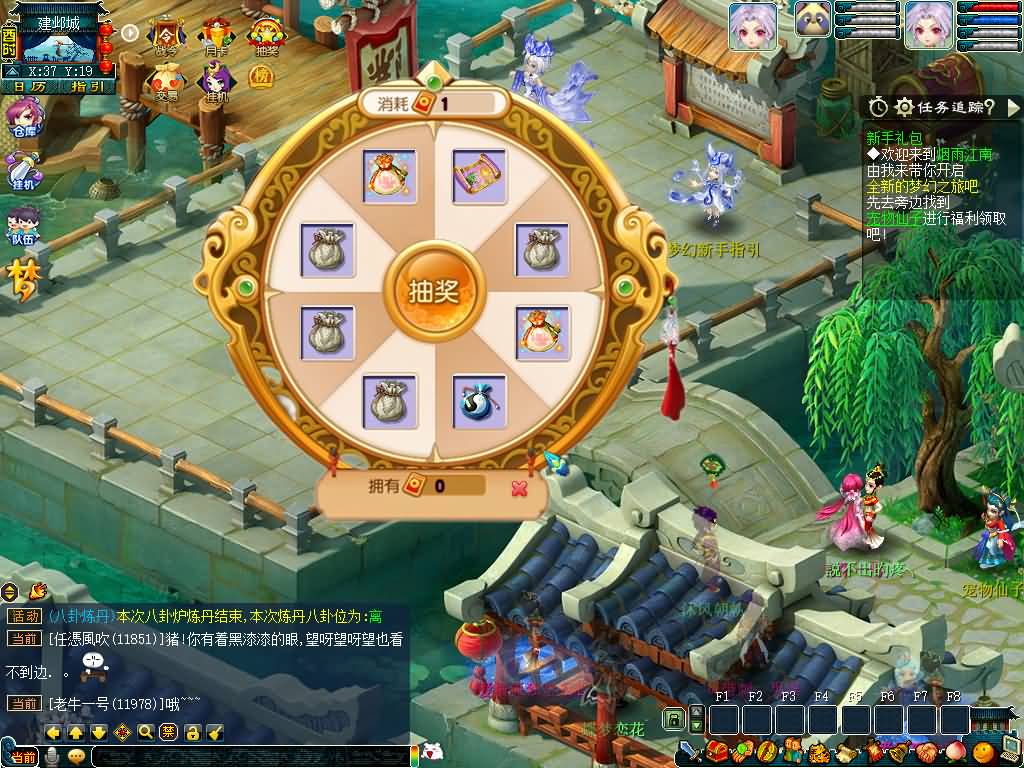Switch the 当前 chat channel selector
The image size is (1024, 768).
pos(23,757)
